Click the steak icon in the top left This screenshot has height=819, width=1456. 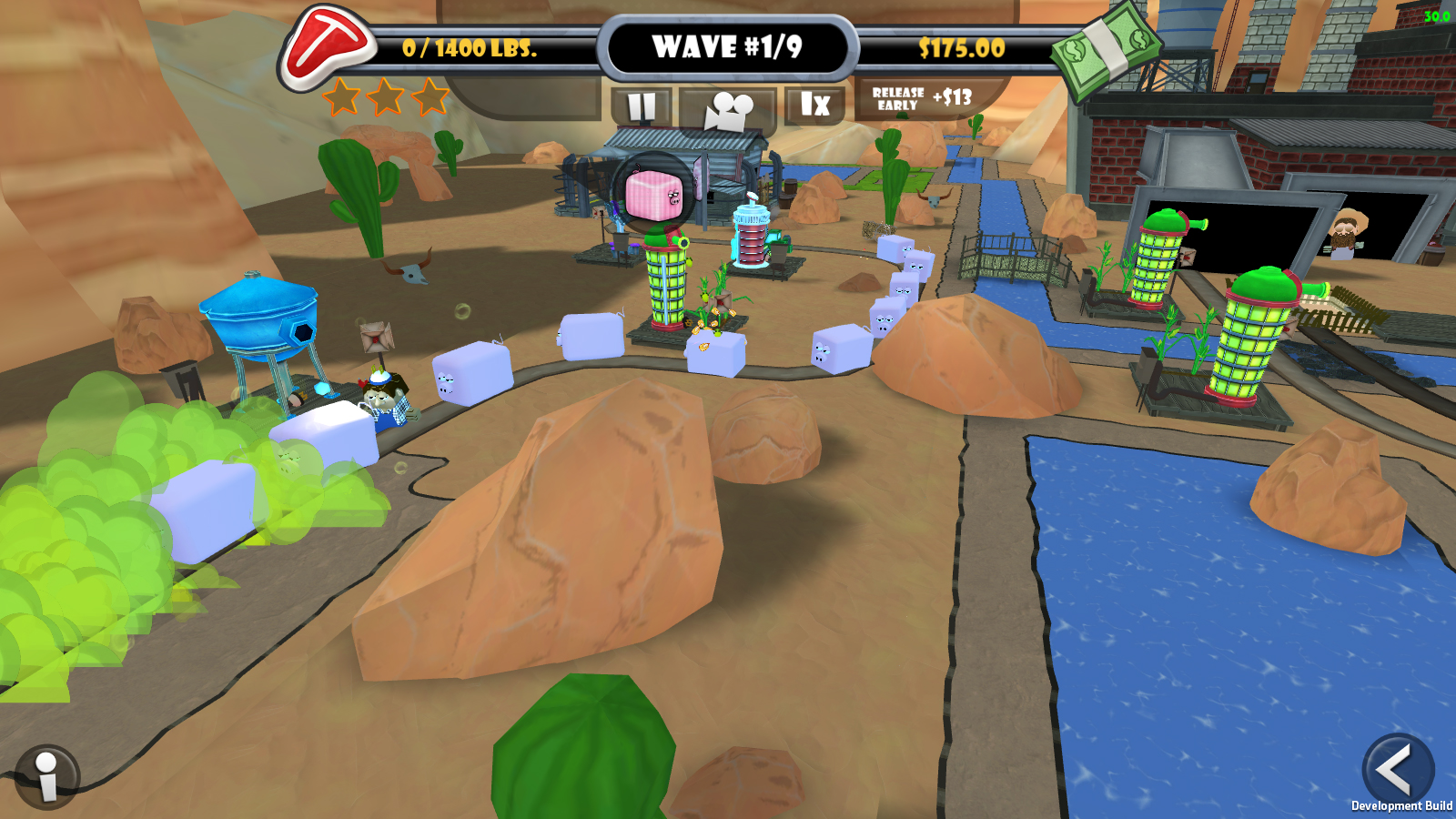point(329,45)
